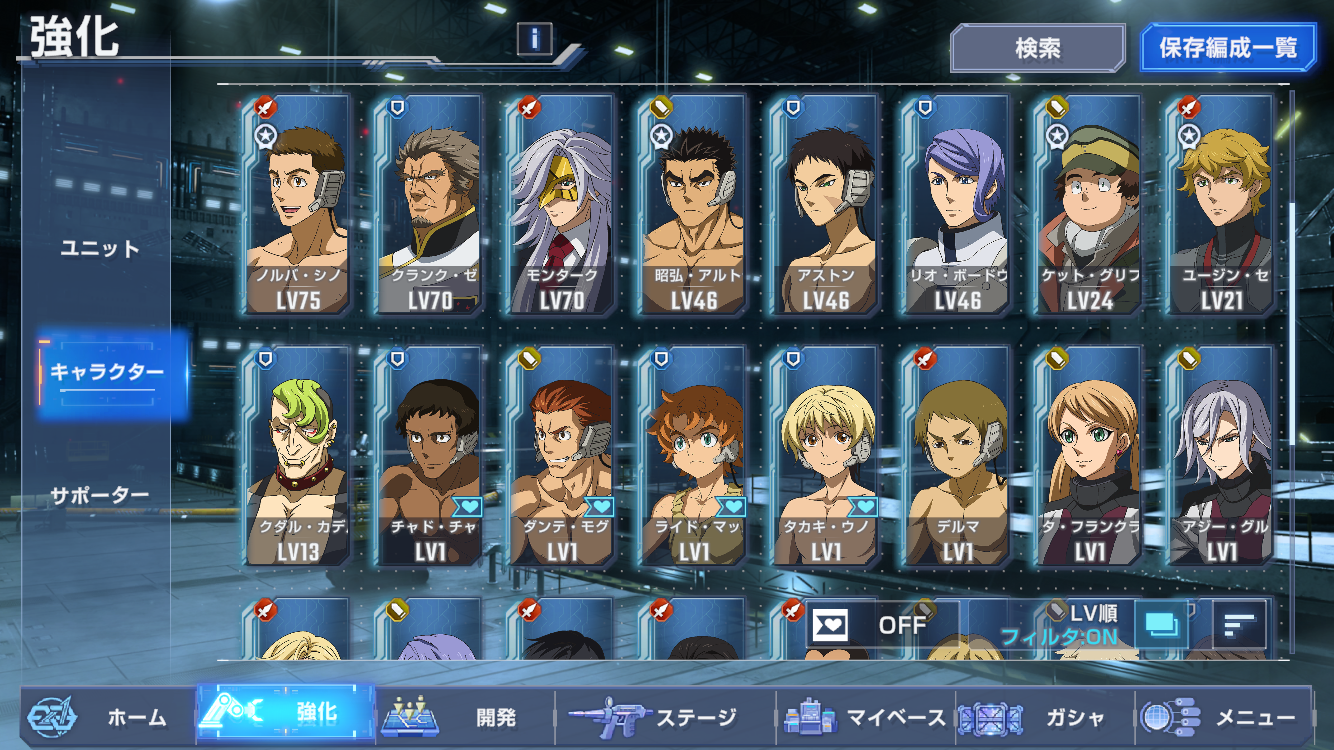Choose the アストン LV46 character card
The width and height of the screenshot is (1334, 750).
pyautogui.click(x=825, y=205)
